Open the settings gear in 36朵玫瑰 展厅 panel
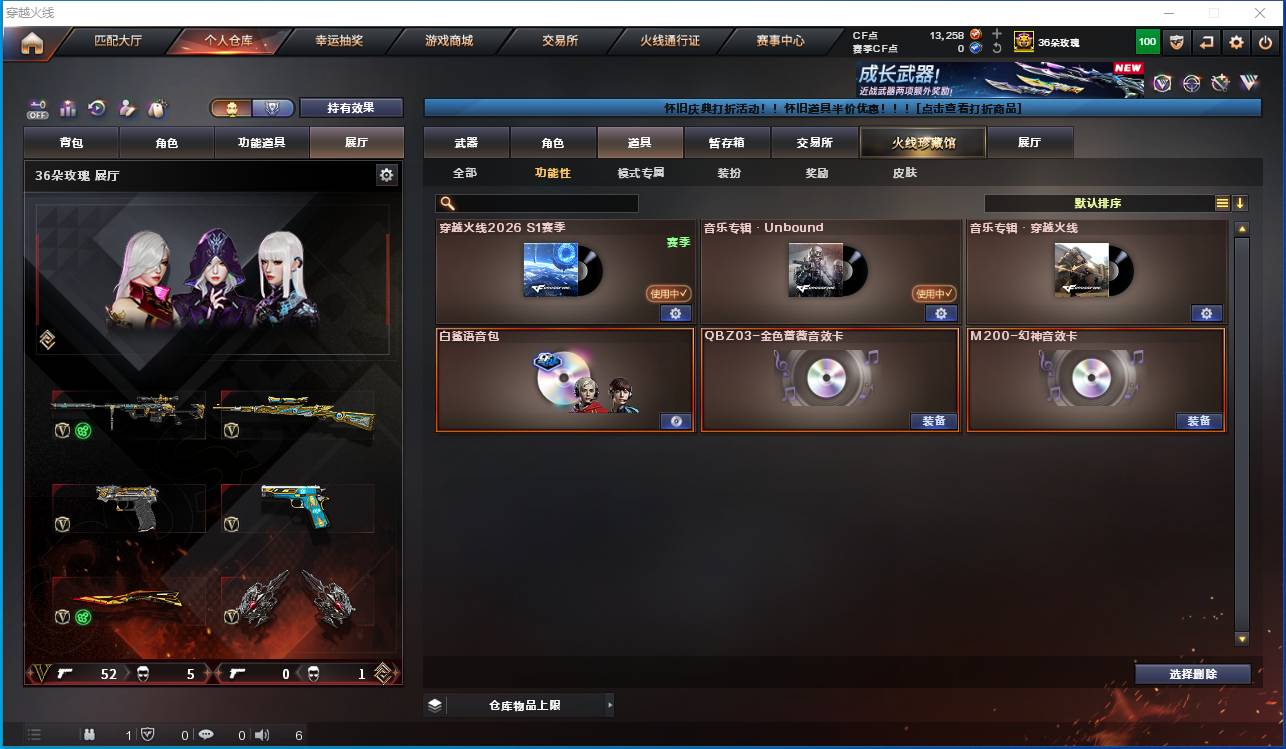The image size is (1286, 749). coord(385,174)
